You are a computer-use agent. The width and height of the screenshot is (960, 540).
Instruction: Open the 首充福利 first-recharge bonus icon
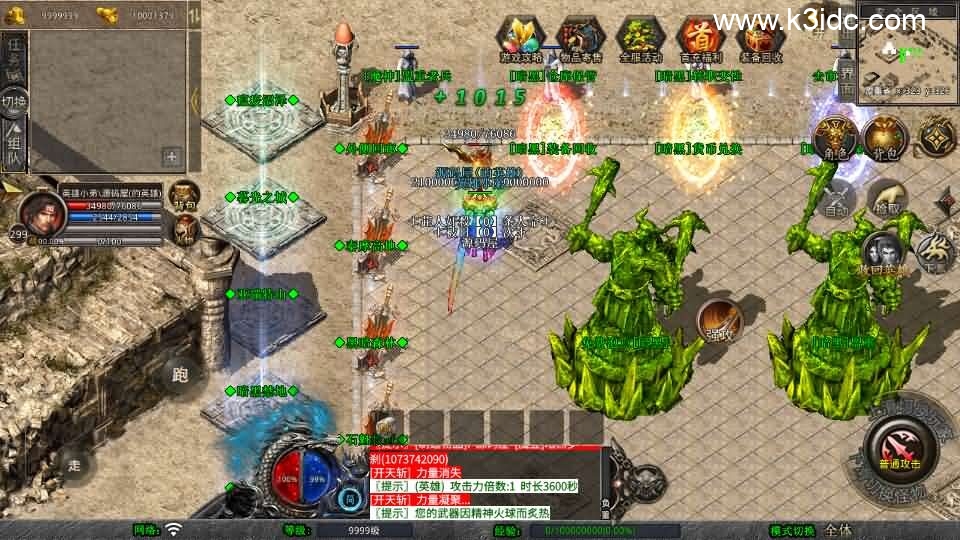coord(701,40)
